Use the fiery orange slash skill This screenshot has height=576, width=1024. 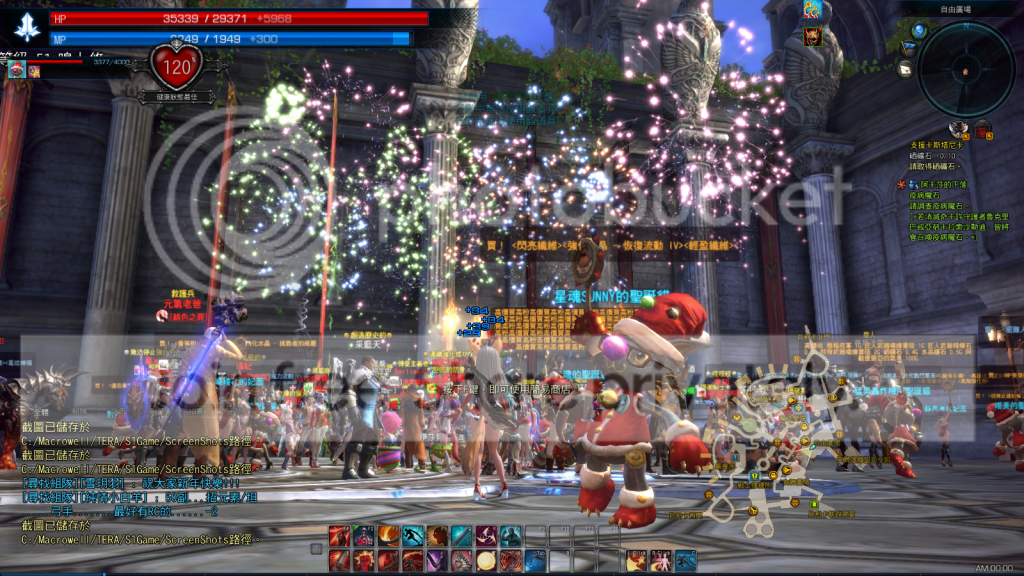(x=389, y=536)
